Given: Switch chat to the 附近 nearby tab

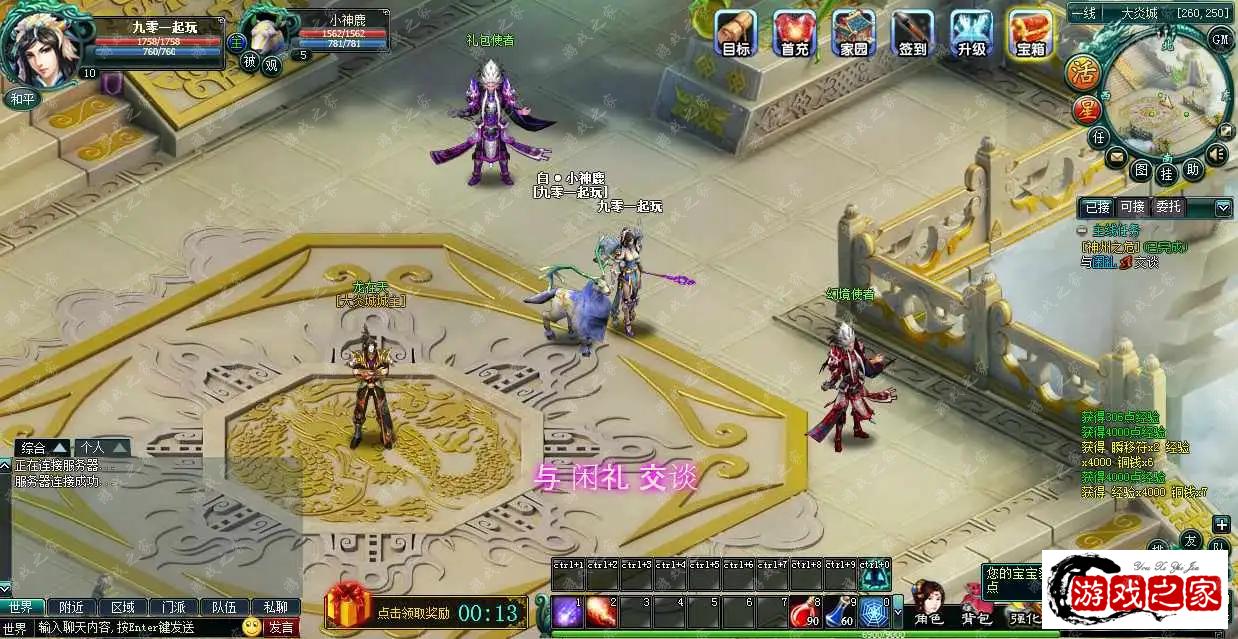Looking at the screenshot, I should tap(72, 607).
